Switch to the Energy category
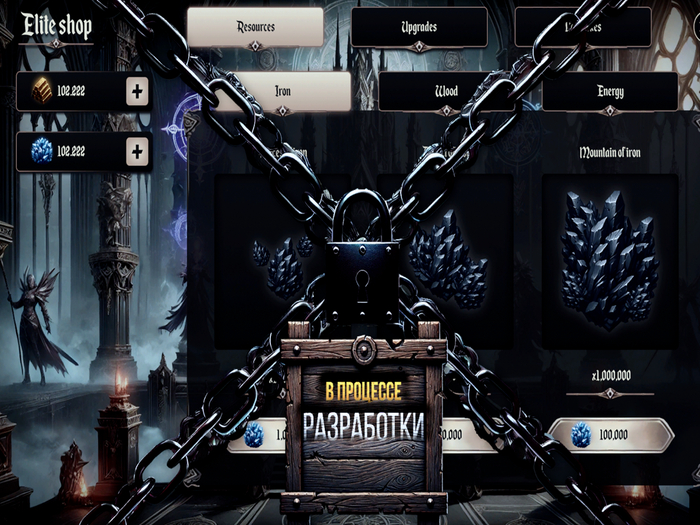 (x=610, y=91)
